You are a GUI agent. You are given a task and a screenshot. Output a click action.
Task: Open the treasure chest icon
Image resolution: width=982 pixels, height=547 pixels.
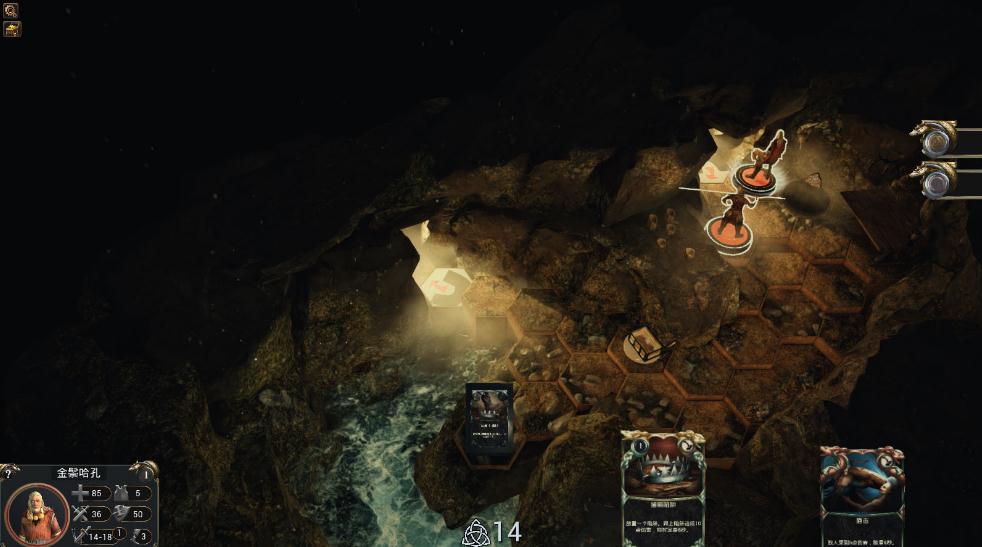[x=12, y=29]
